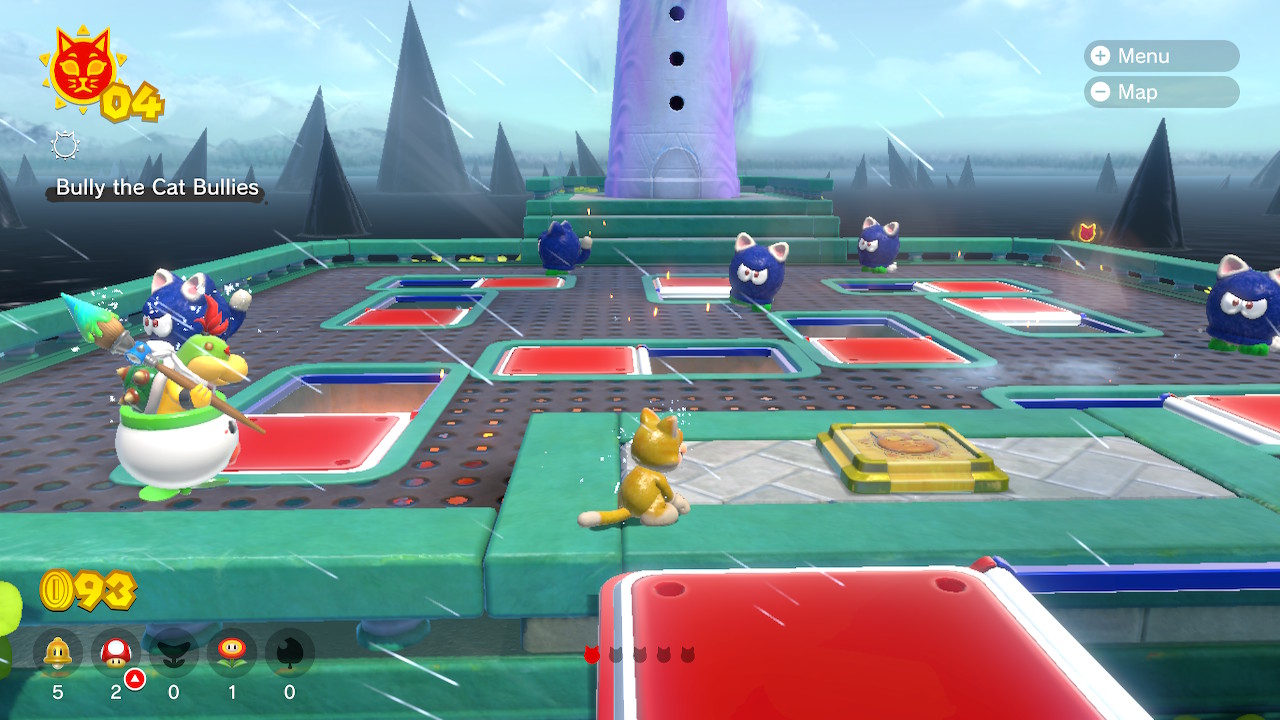
Task: Click the 'Bully the Cat Bullies' mission label
Action: pos(155,188)
